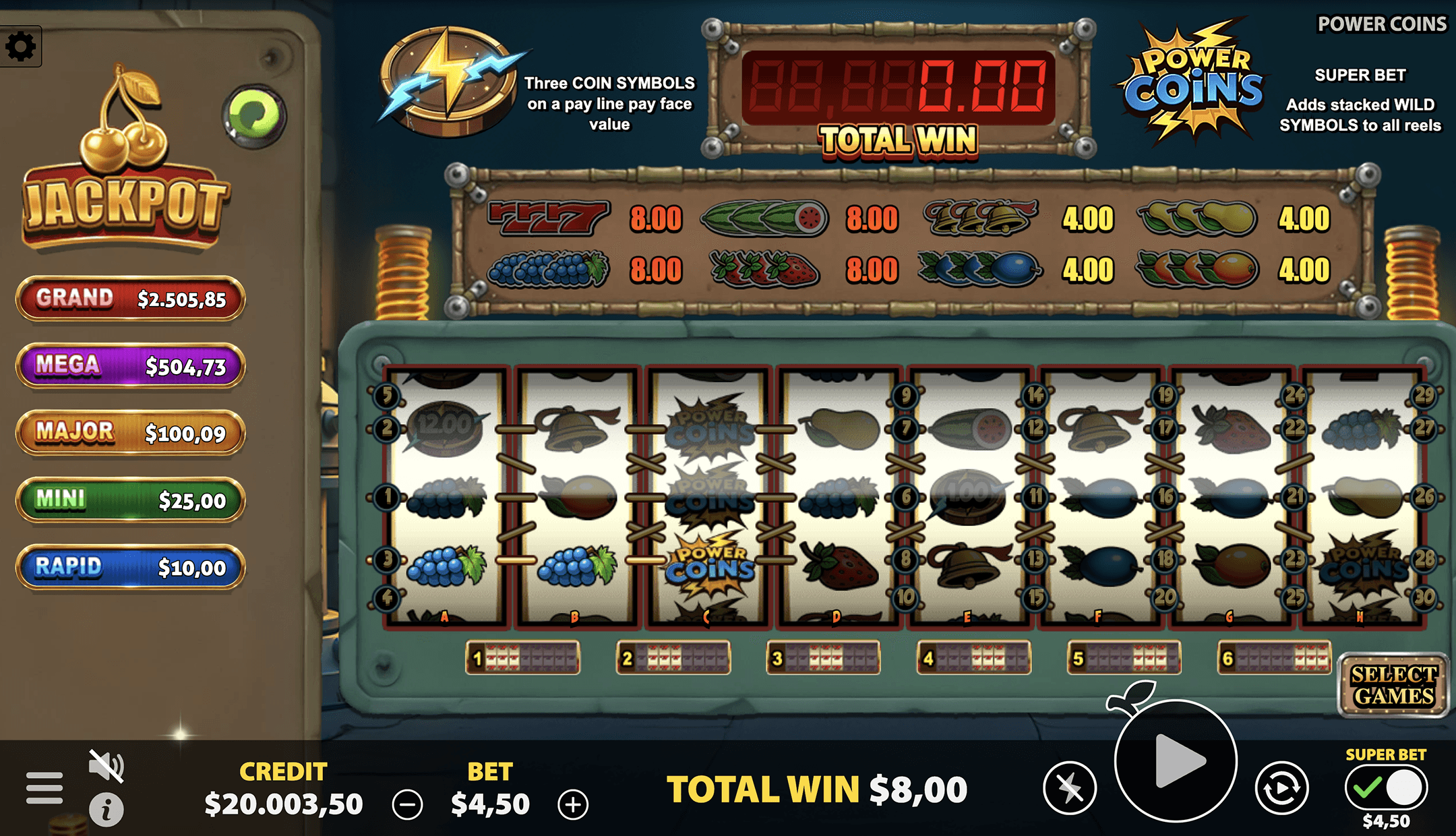Click the MEGA jackpot banner
Screen dimensions: 1456x836
click(130, 365)
